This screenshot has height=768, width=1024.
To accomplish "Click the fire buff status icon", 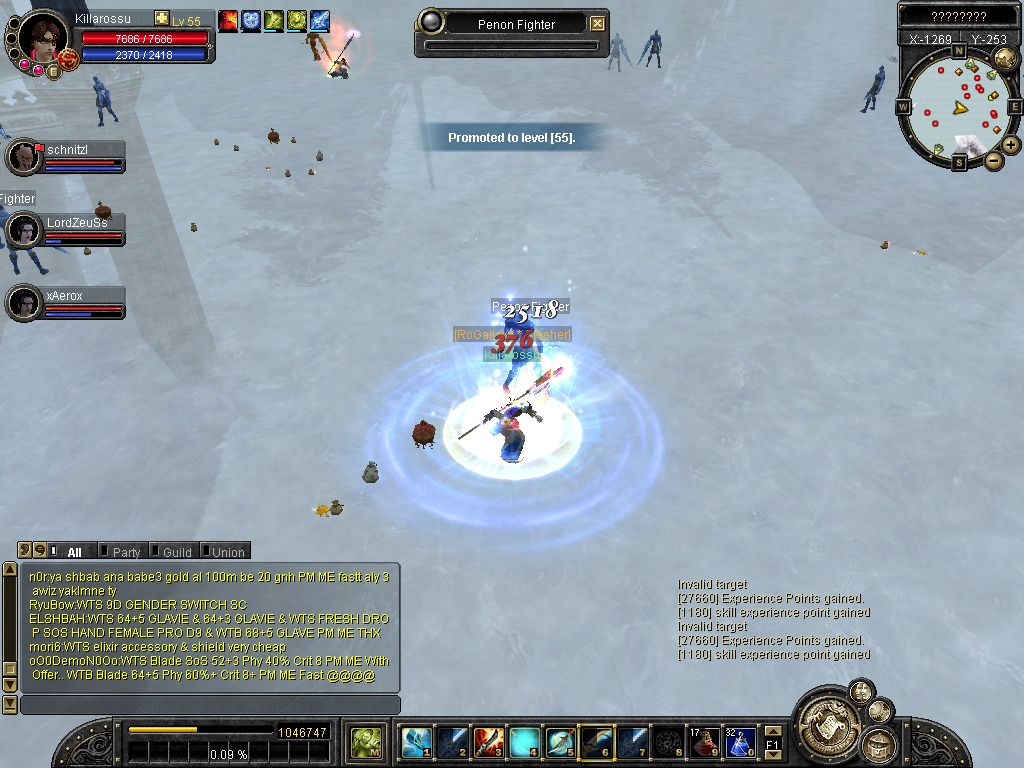I will tap(228, 19).
